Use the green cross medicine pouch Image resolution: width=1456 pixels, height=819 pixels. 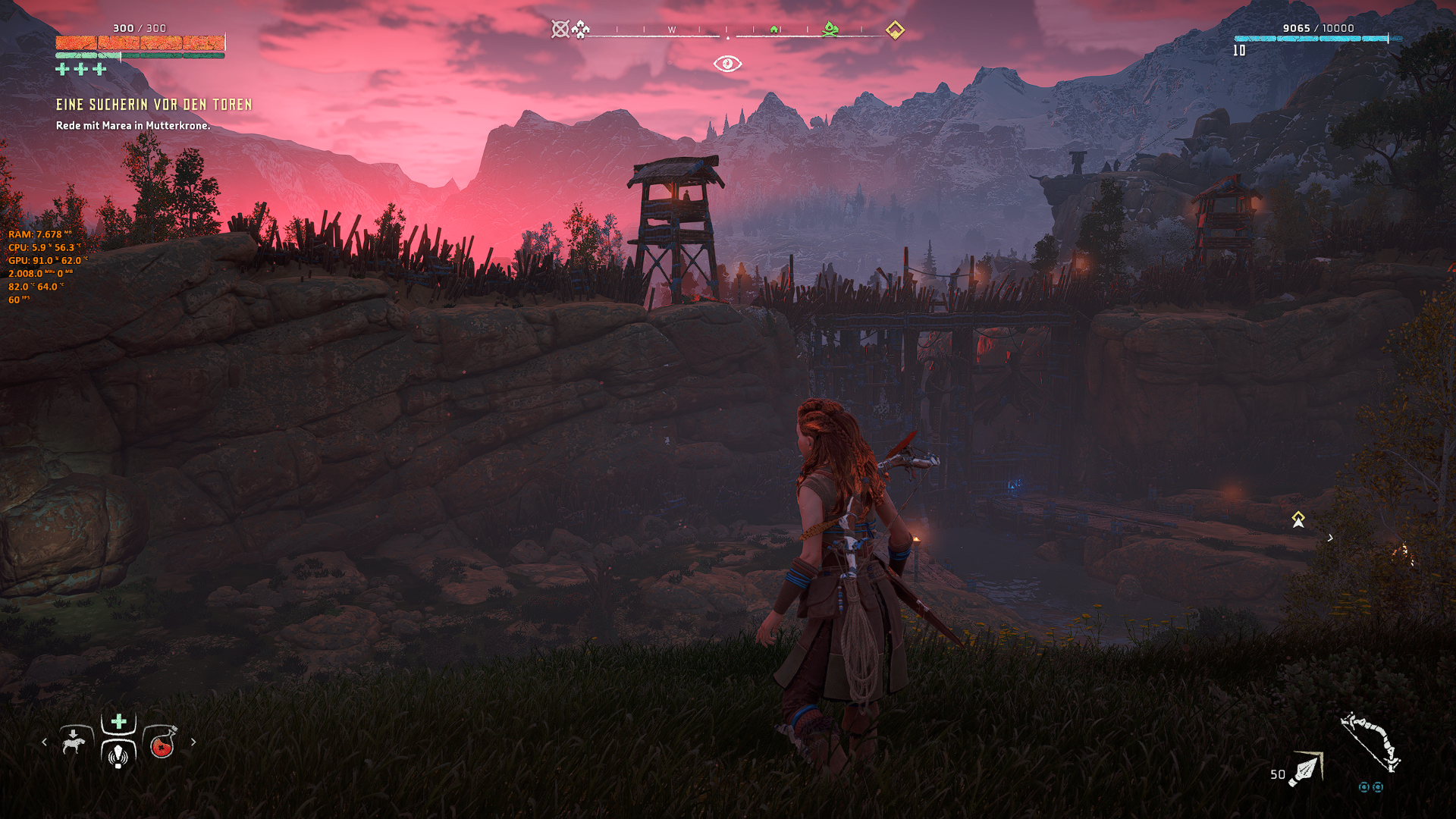pyautogui.click(x=119, y=721)
